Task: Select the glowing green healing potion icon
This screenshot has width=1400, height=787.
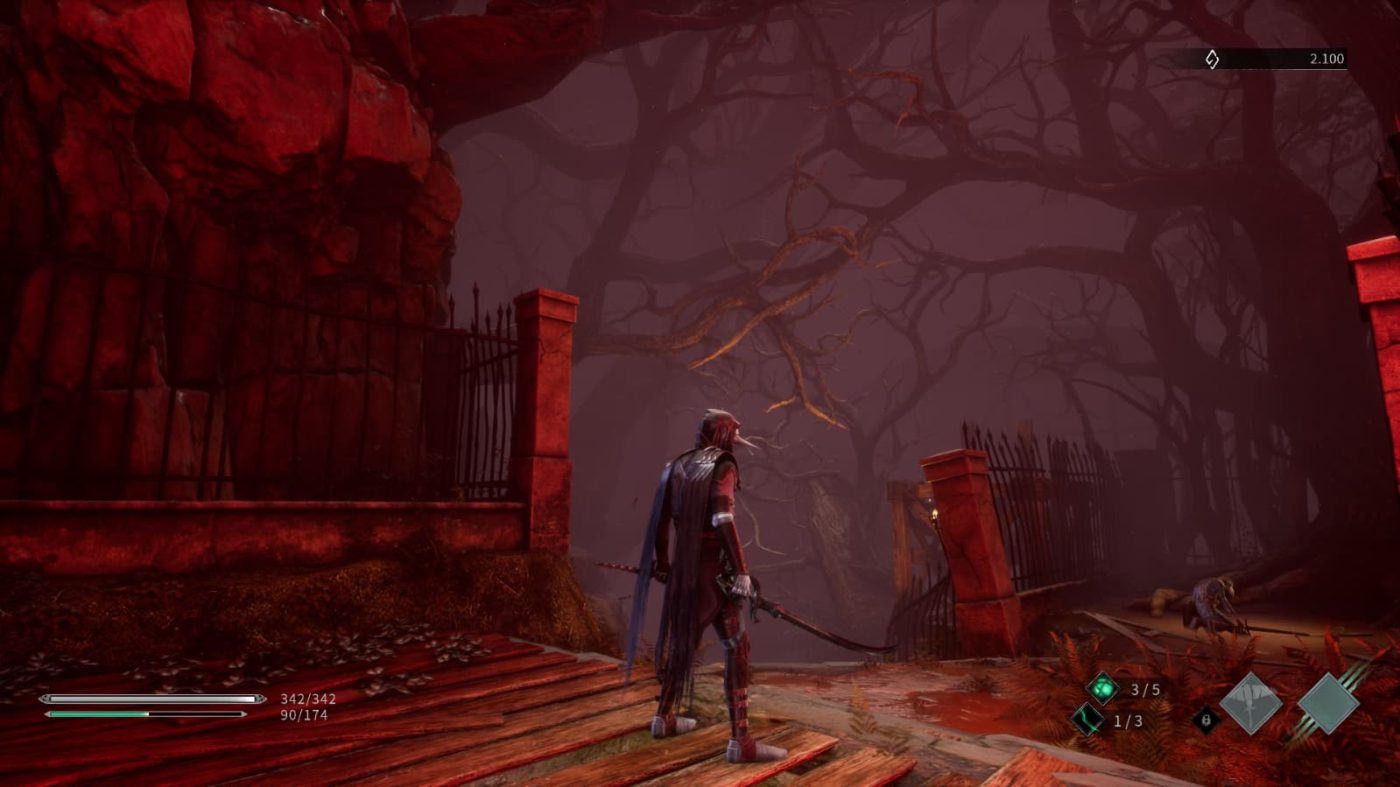Action: 1103,688
